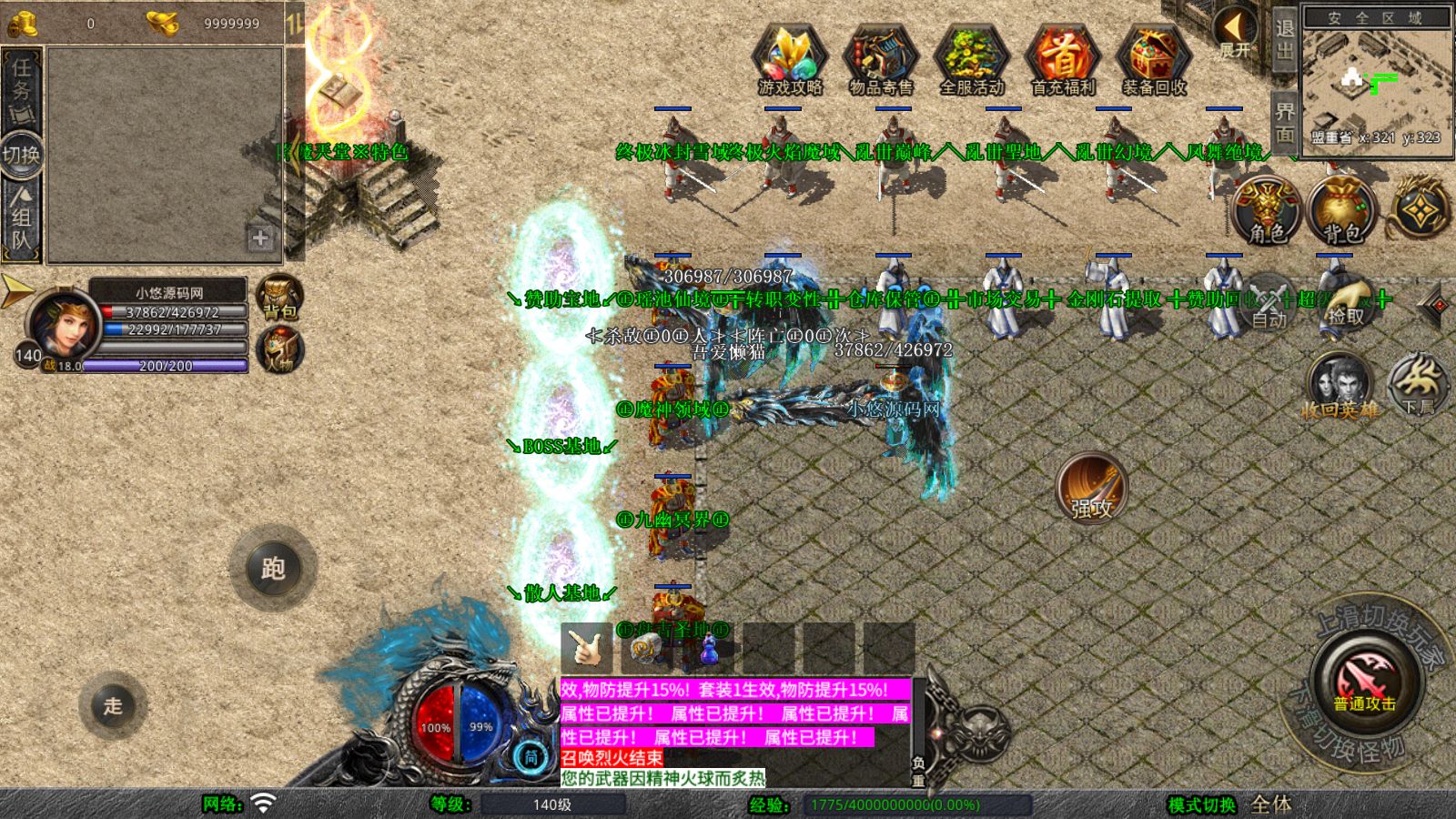Use the blue potion in quick slot
Screen dimensions: 1456x819
pyautogui.click(x=710, y=650)
